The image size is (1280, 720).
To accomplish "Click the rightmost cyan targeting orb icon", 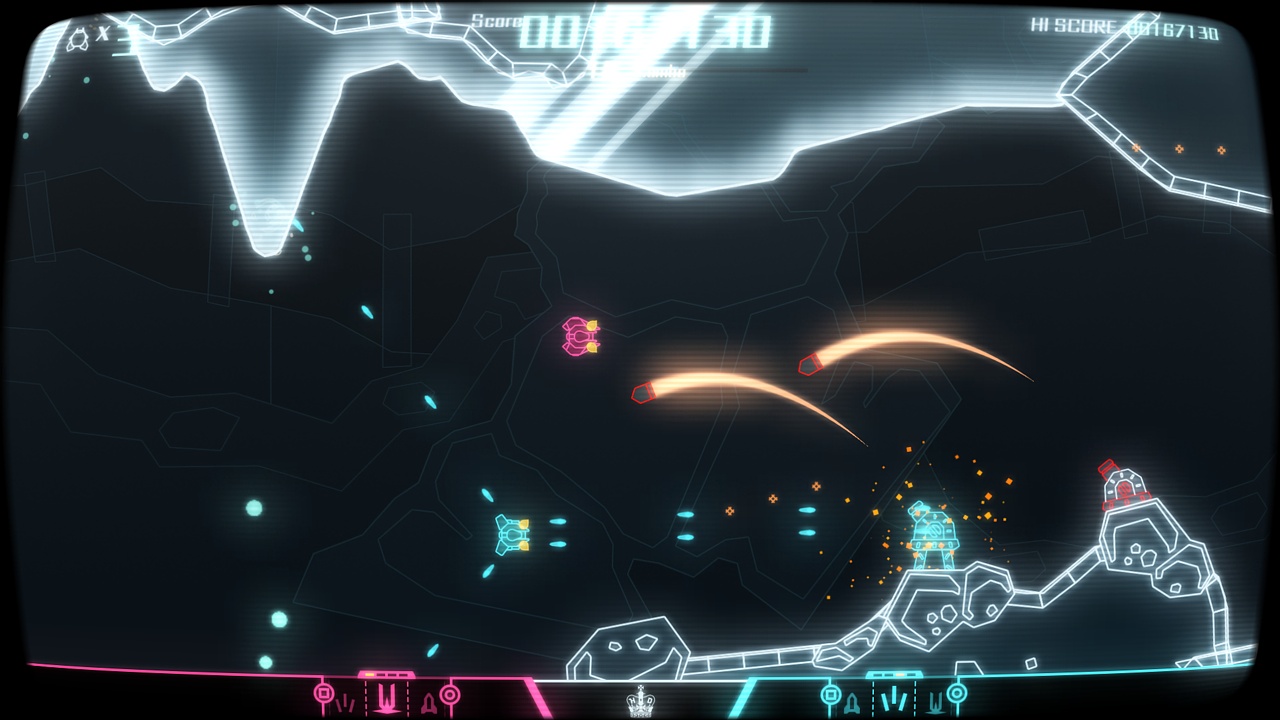I will pyautogui.click(x=957, y=693).
